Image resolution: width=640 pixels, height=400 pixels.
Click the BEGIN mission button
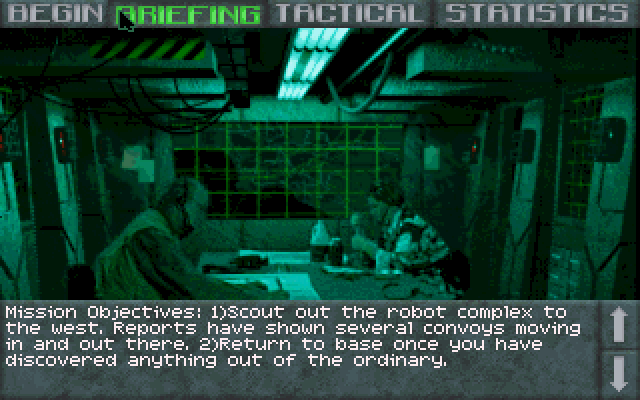57,13
